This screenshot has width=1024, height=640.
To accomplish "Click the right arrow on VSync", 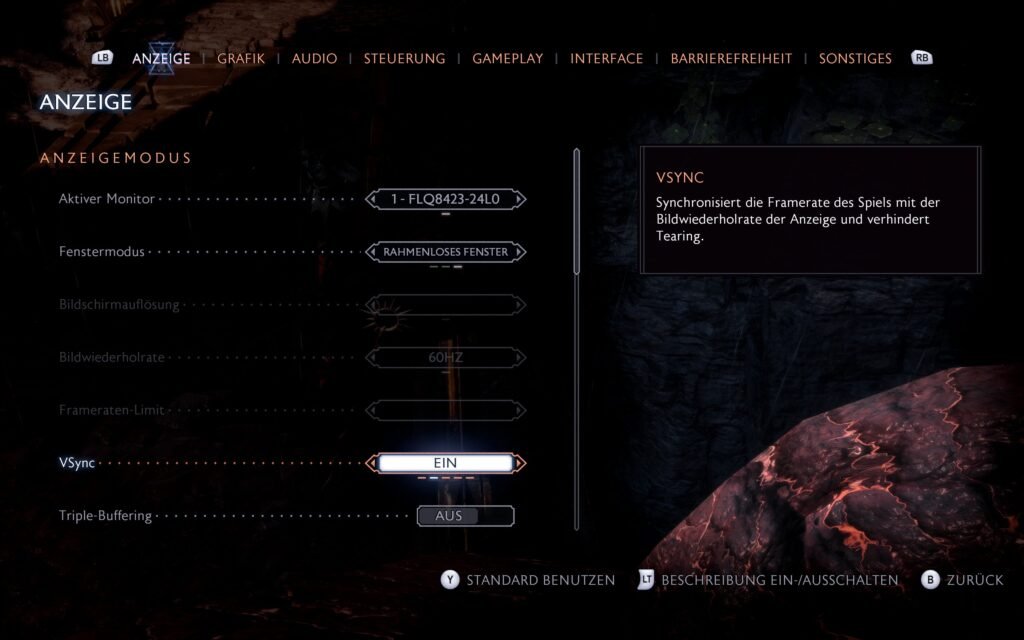I will 520,463.
